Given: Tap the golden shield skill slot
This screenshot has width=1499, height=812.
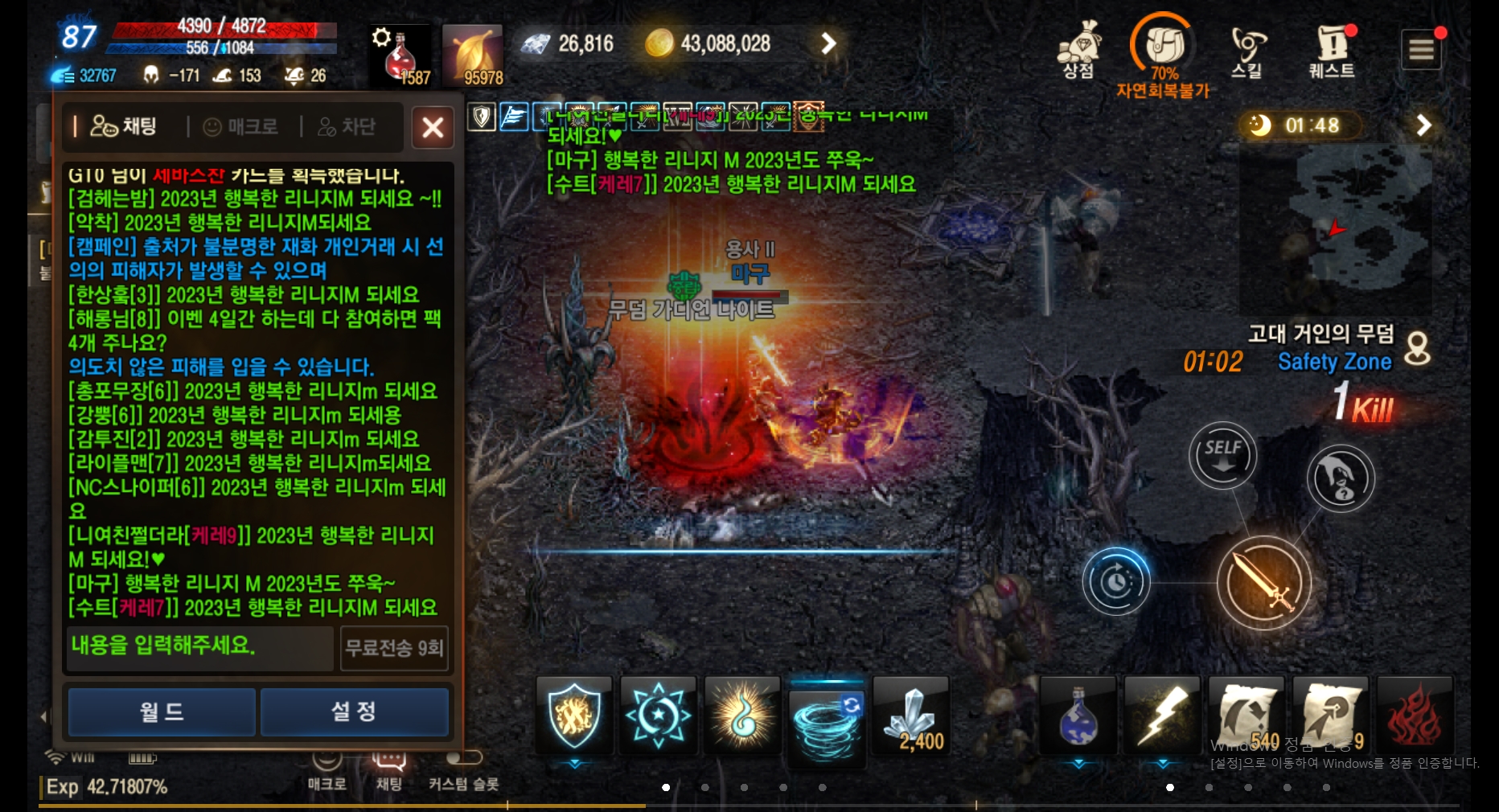Looking at the screenshot, I should (x=573, y=716).
